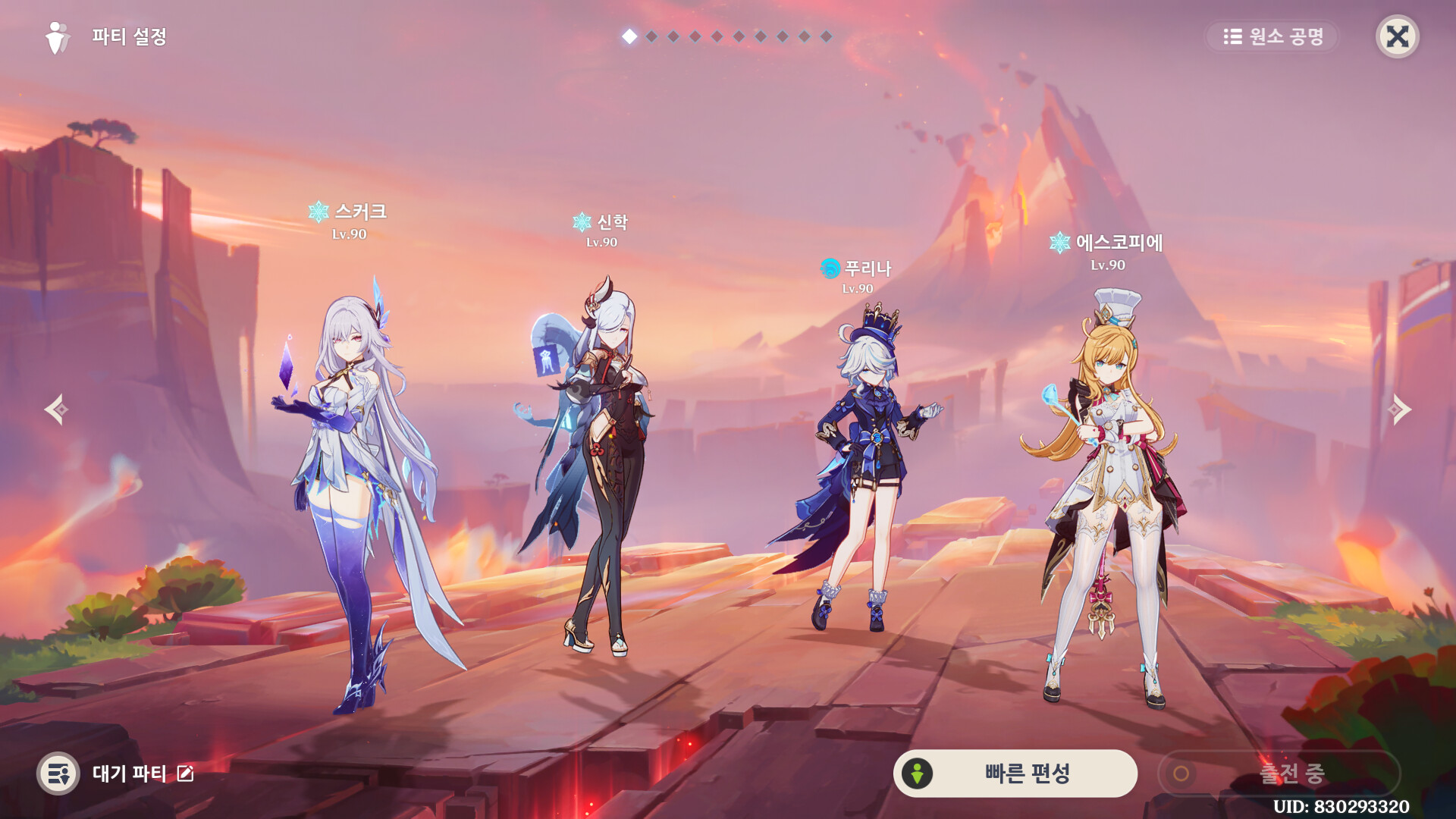This screenshot has height=819, width=1456.
Task: Close the party setup screen
Action: [1397, 36]
